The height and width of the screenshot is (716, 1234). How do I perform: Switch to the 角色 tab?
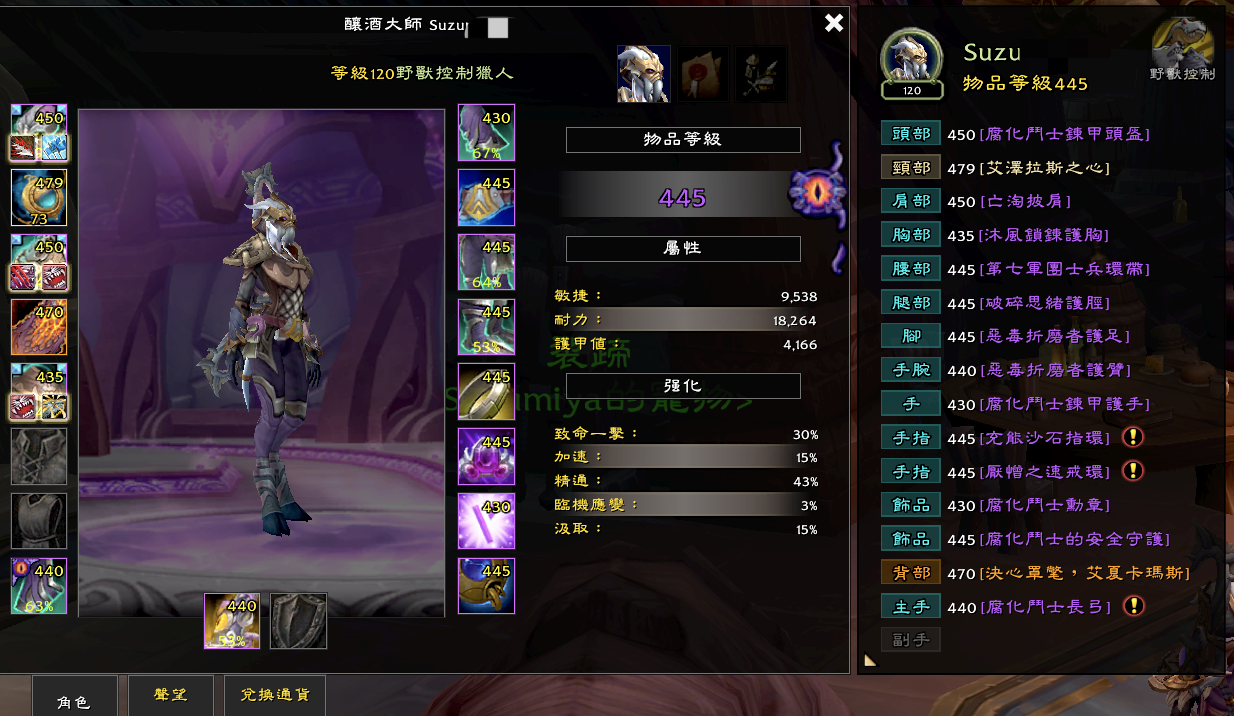pyautogui.click(x=74, y=700)
